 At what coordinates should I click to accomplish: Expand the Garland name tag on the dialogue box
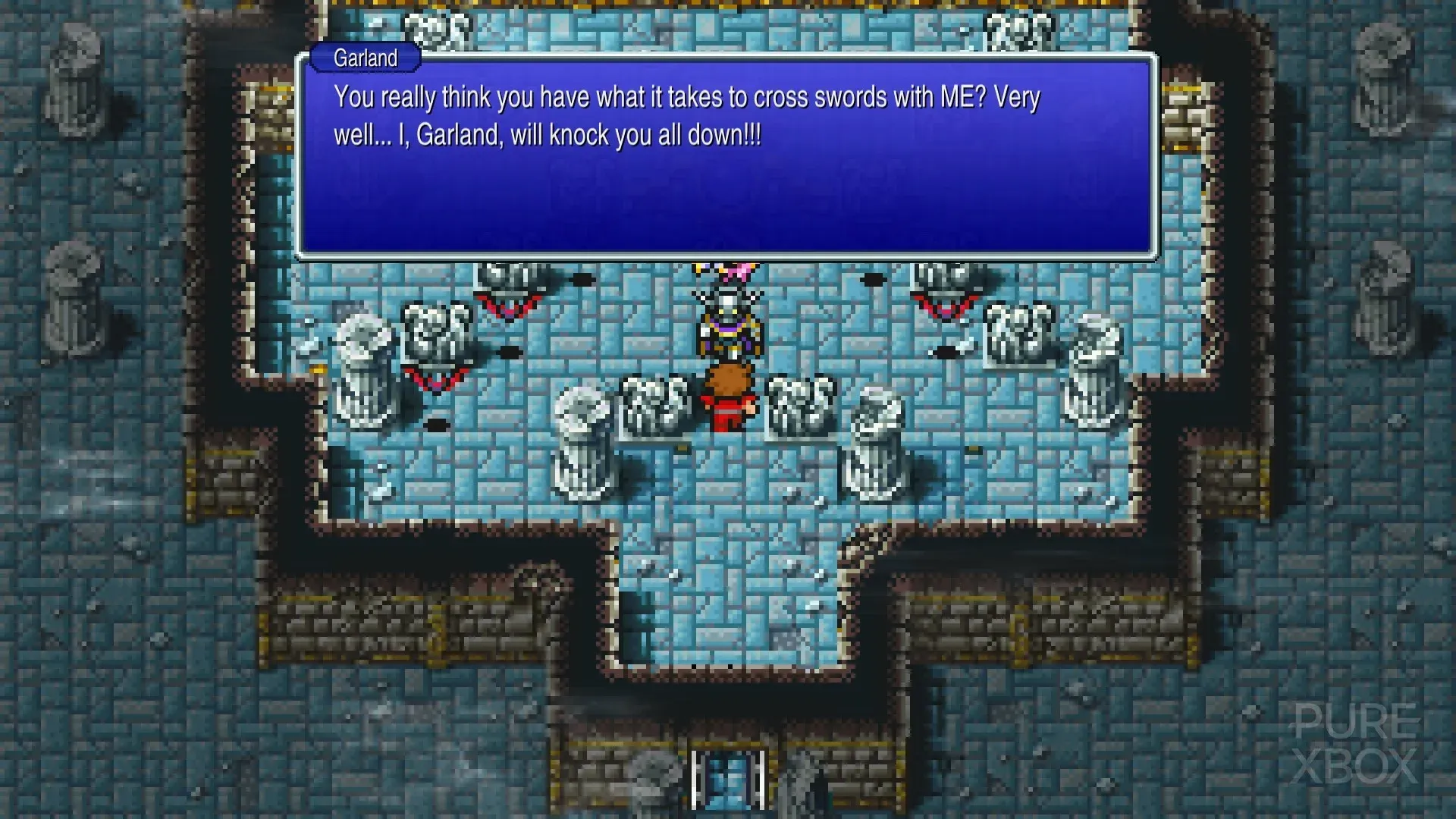(366, 58)
